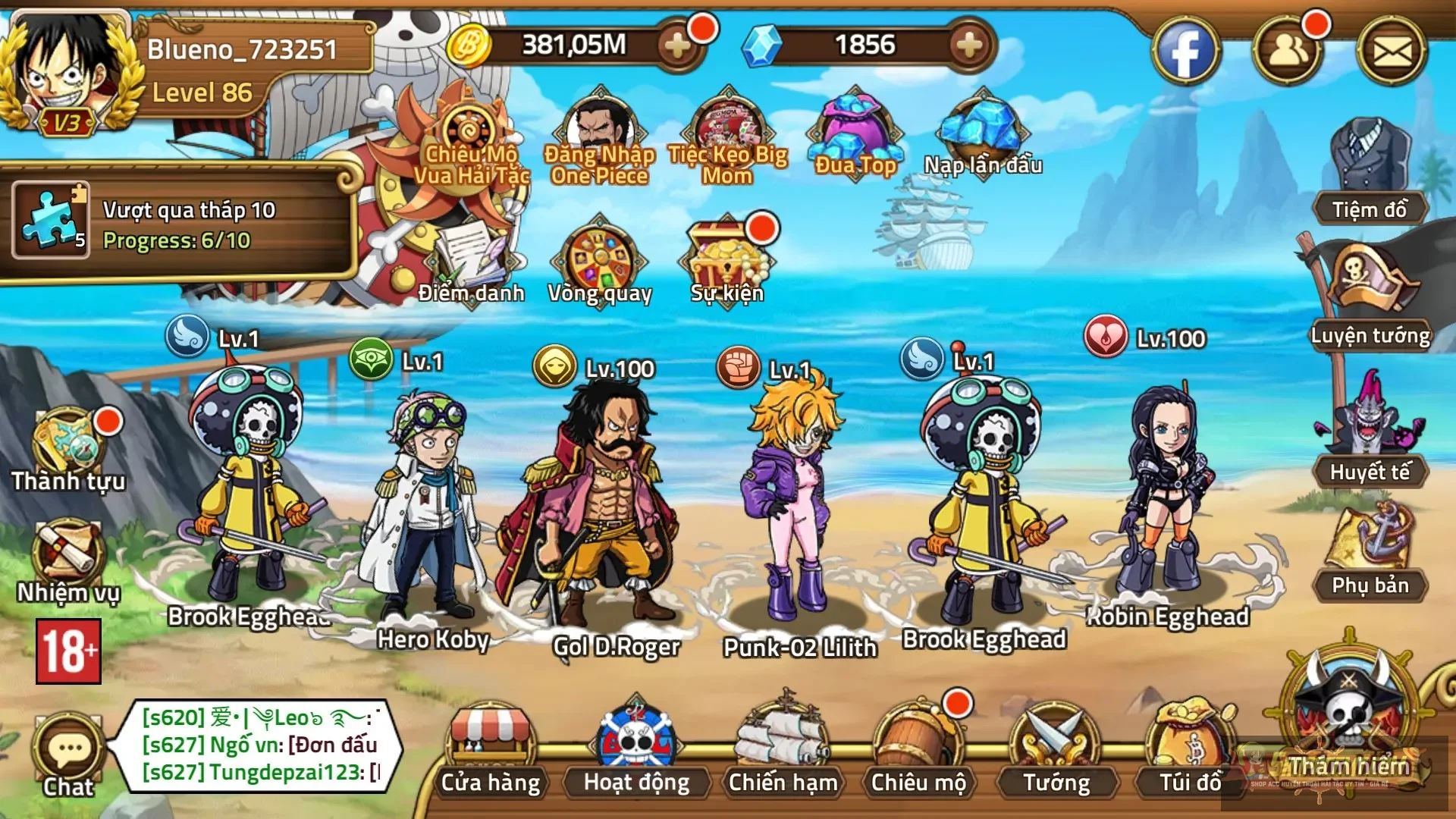Open the Tiệm đồ equipment shop

point(1370,171)
